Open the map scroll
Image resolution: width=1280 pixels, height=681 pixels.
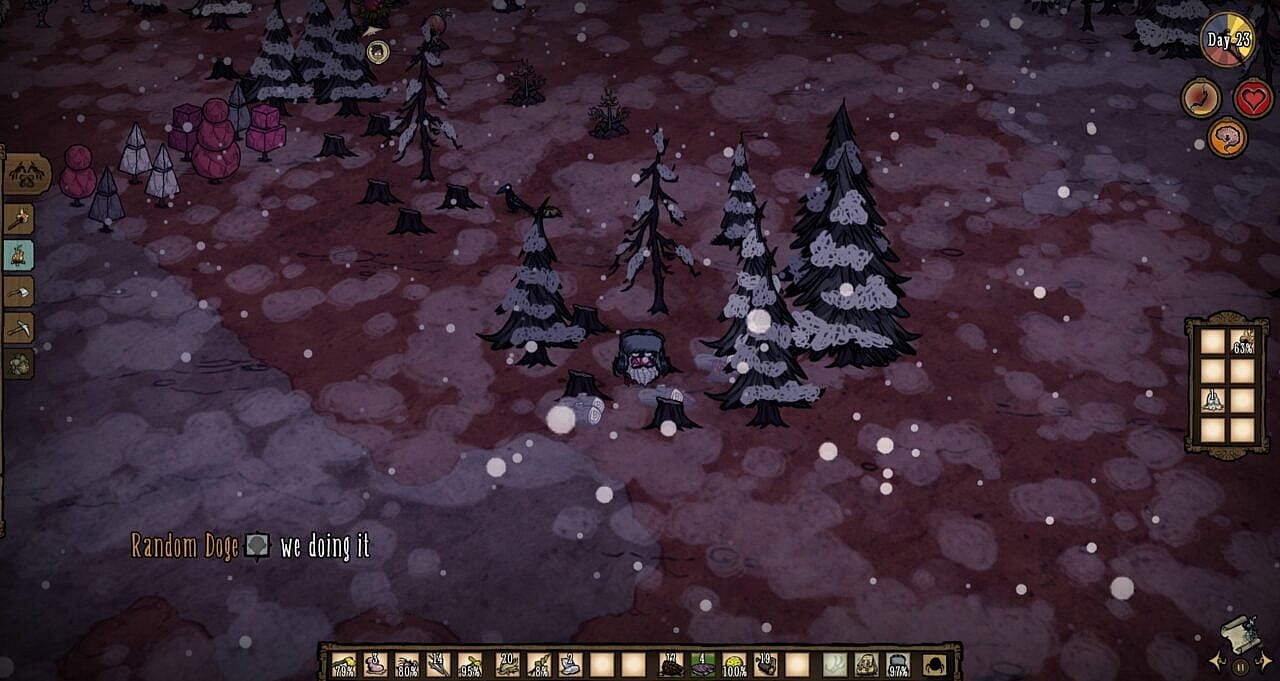[x=1240, y=634]
